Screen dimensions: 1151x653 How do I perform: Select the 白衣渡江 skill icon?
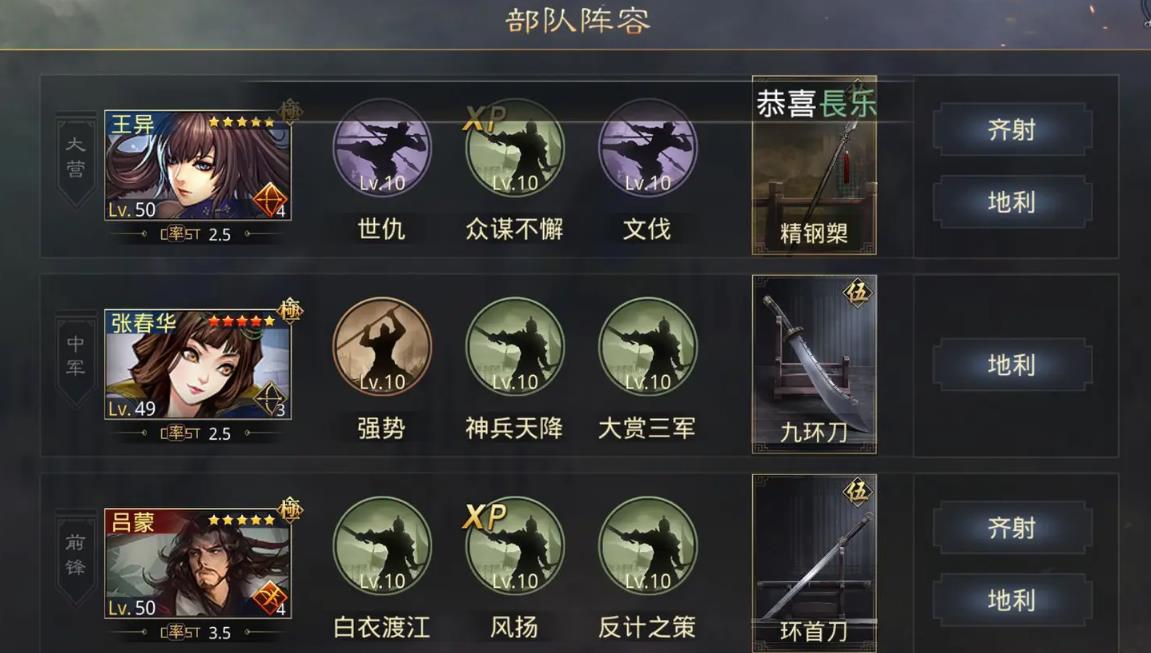pyautogui.click(x=381, y=546)
